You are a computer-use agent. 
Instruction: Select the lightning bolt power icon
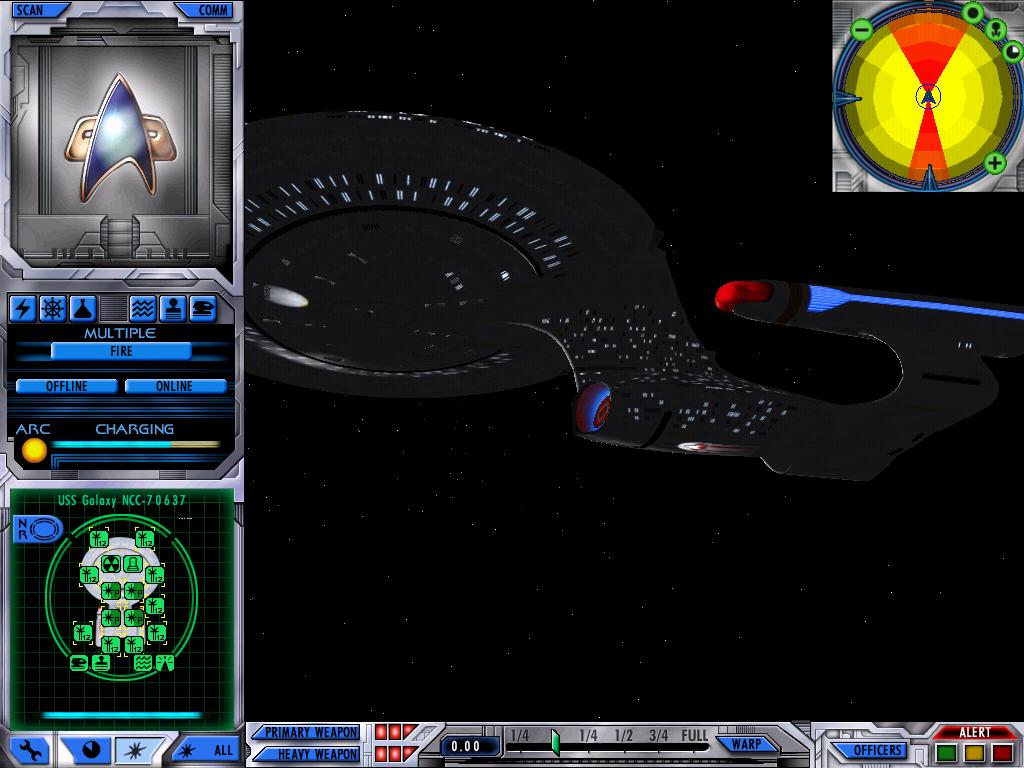(x=23, y=308)
